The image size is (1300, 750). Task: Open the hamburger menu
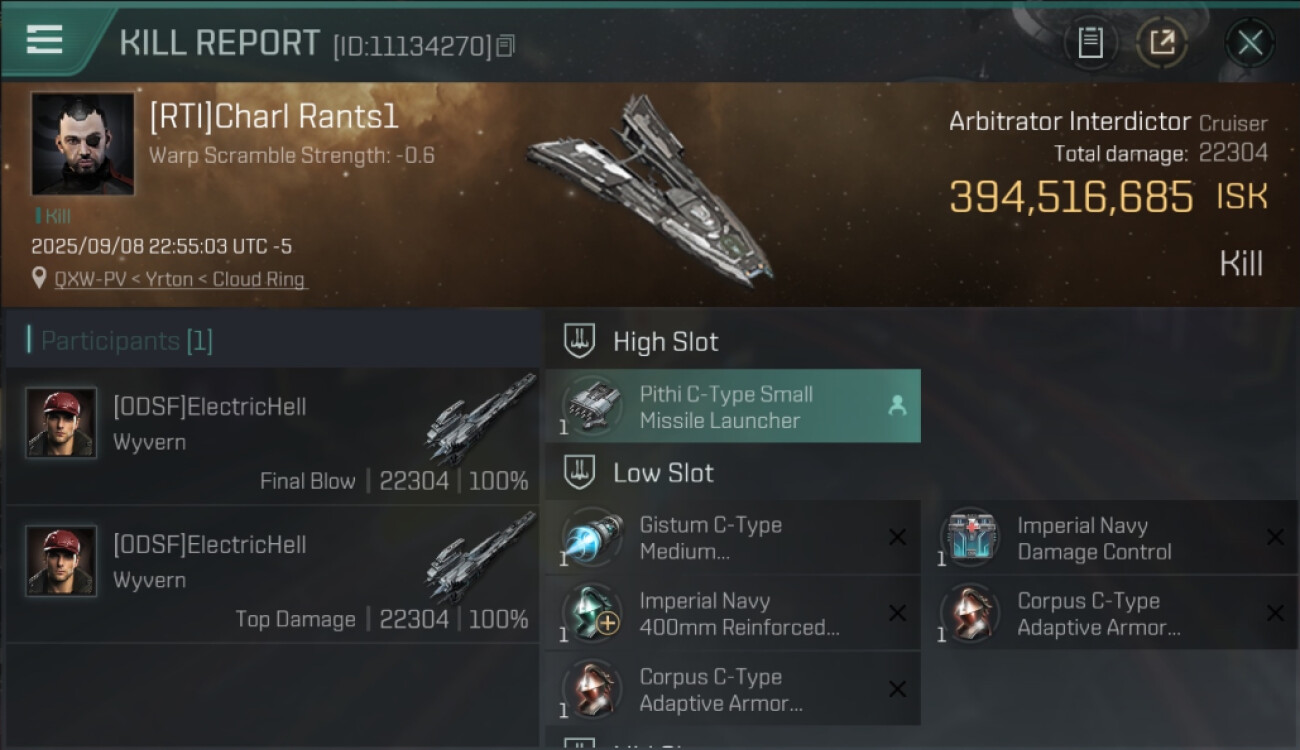[x=45, y=40]
